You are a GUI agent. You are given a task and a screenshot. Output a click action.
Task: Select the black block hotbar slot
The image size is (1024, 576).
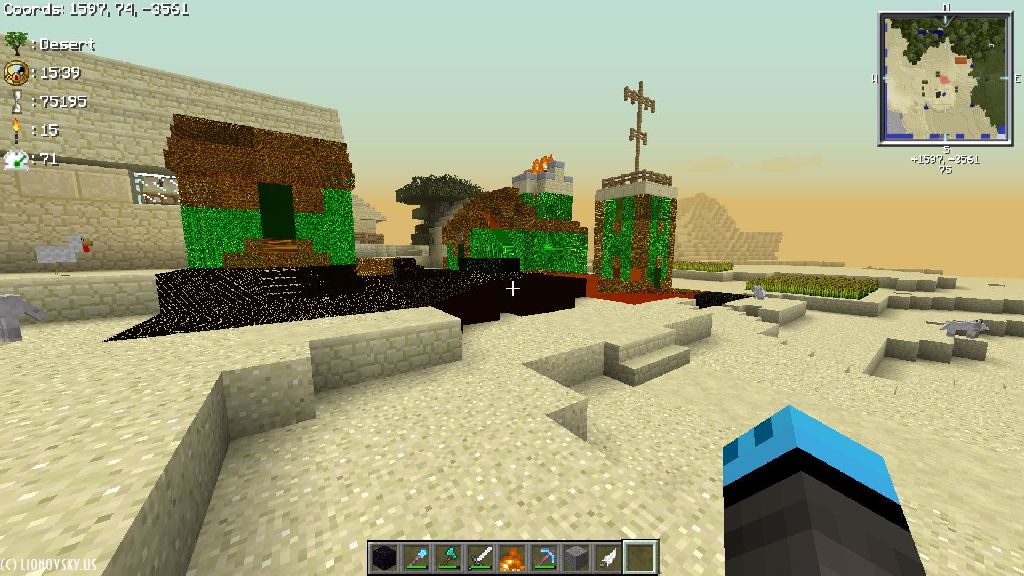pyautogui.click(x=383, y=557)
